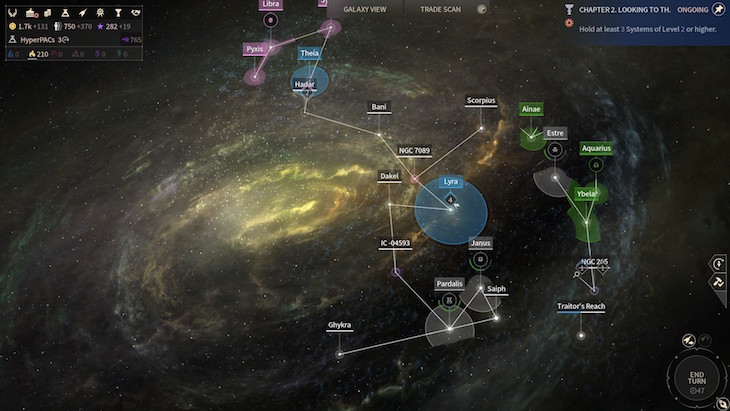
Task: Select the Pyxis system label
Action: click(x=255, y=49)
